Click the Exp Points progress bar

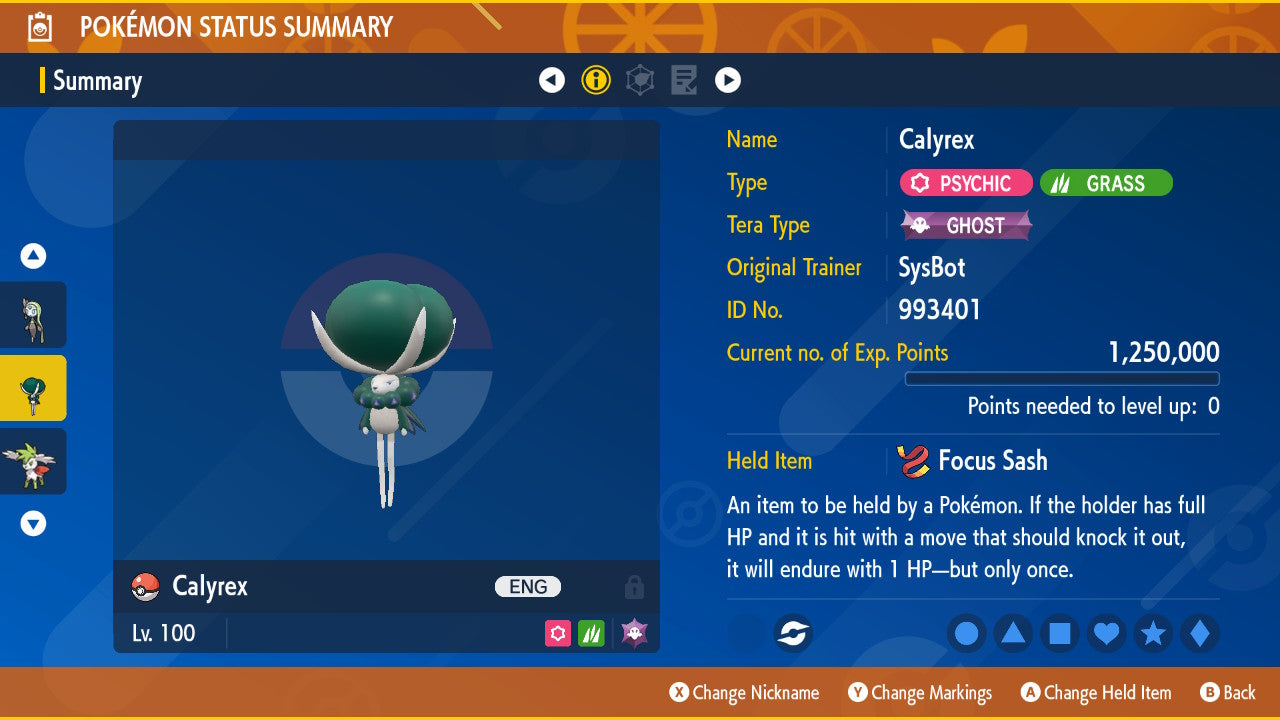[1062, 378]
